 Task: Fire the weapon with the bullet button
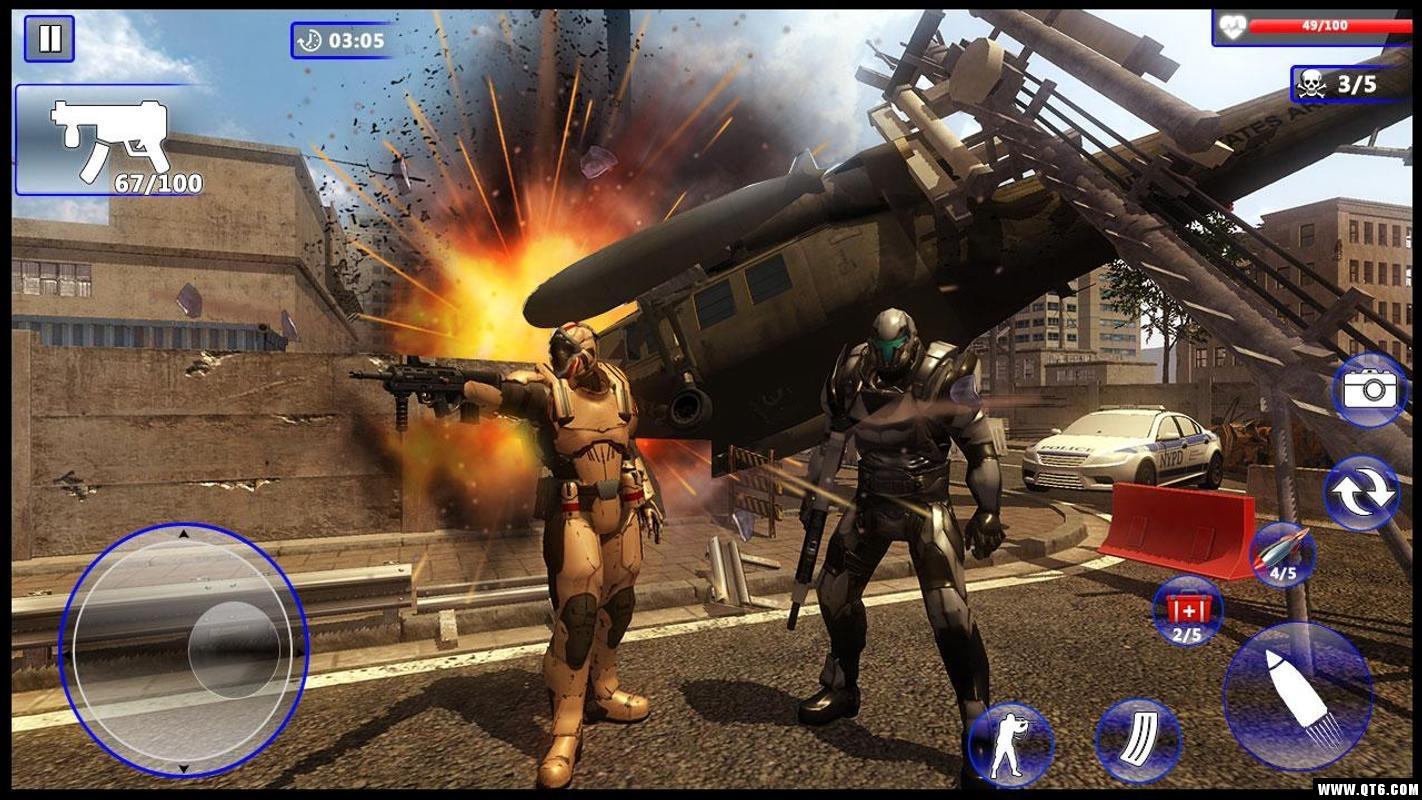pyautogui.click(x=1298, y=696)
